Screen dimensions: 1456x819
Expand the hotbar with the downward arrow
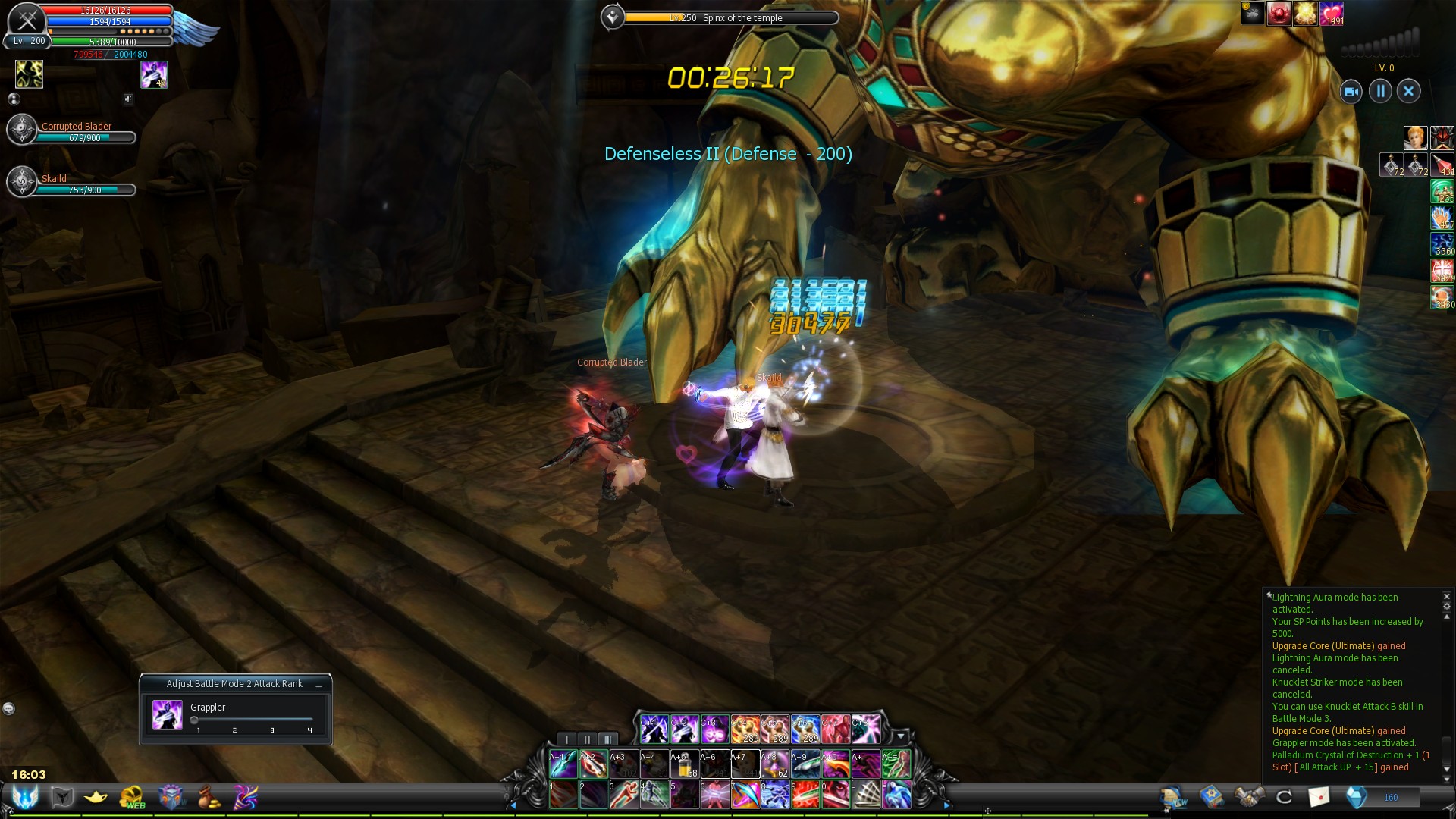[901, 737]
